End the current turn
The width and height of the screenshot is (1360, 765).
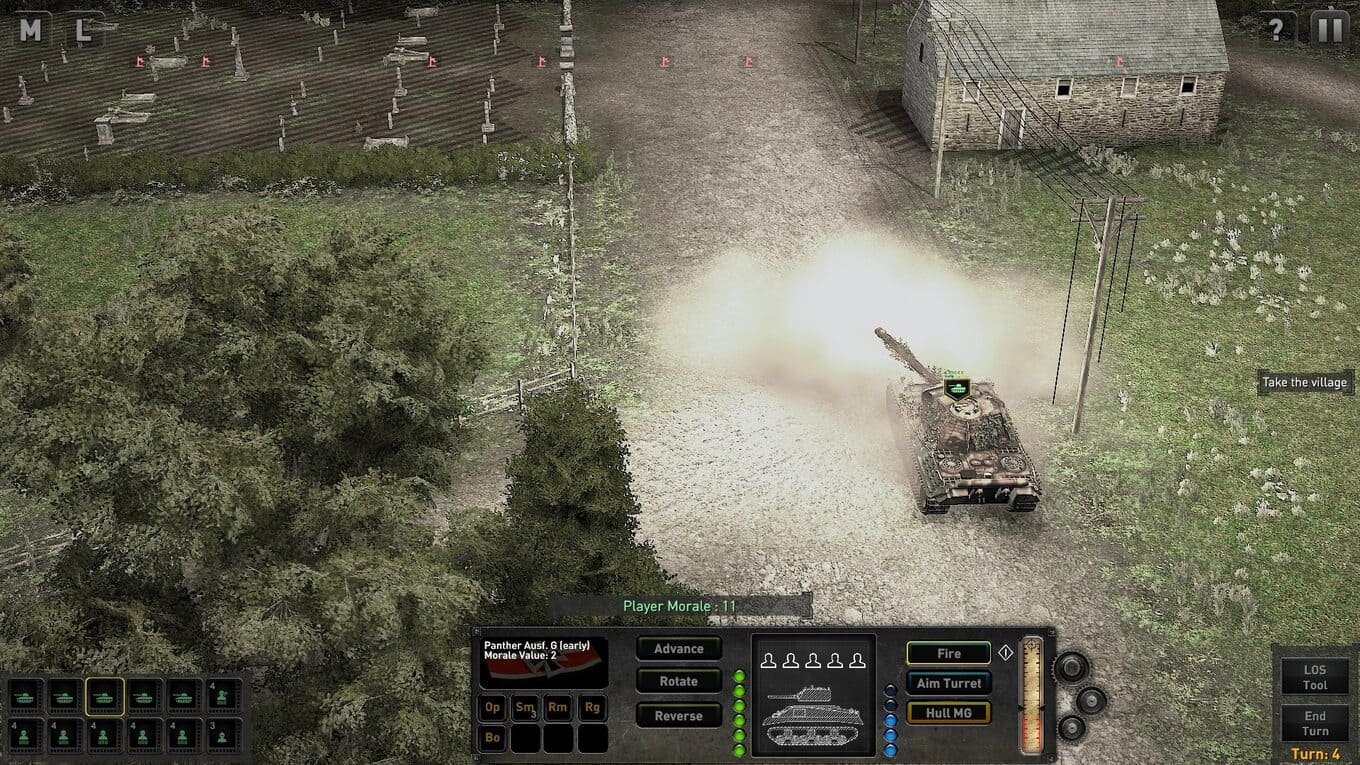(1314, 723)
